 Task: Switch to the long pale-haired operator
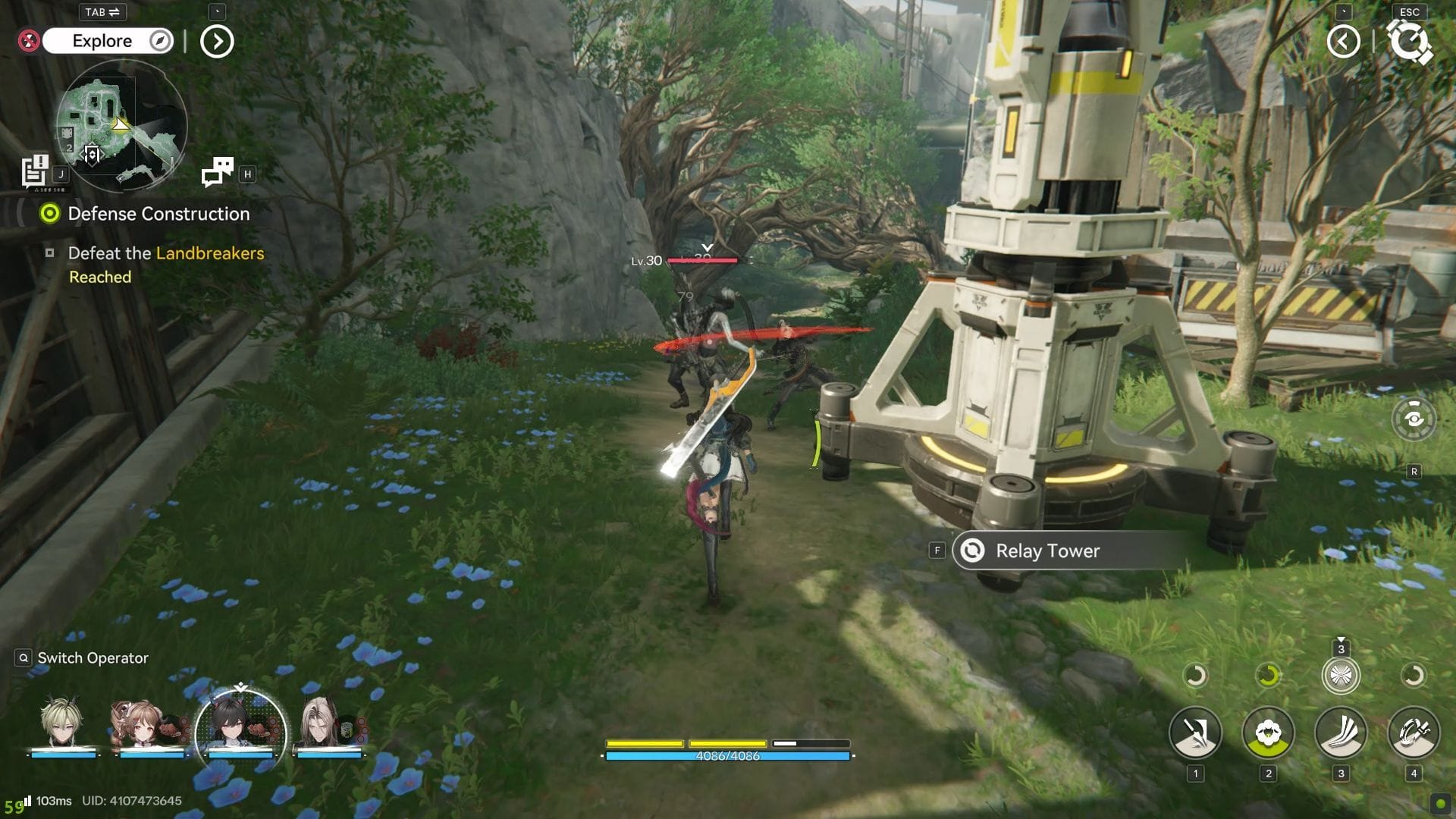[328, 724]
